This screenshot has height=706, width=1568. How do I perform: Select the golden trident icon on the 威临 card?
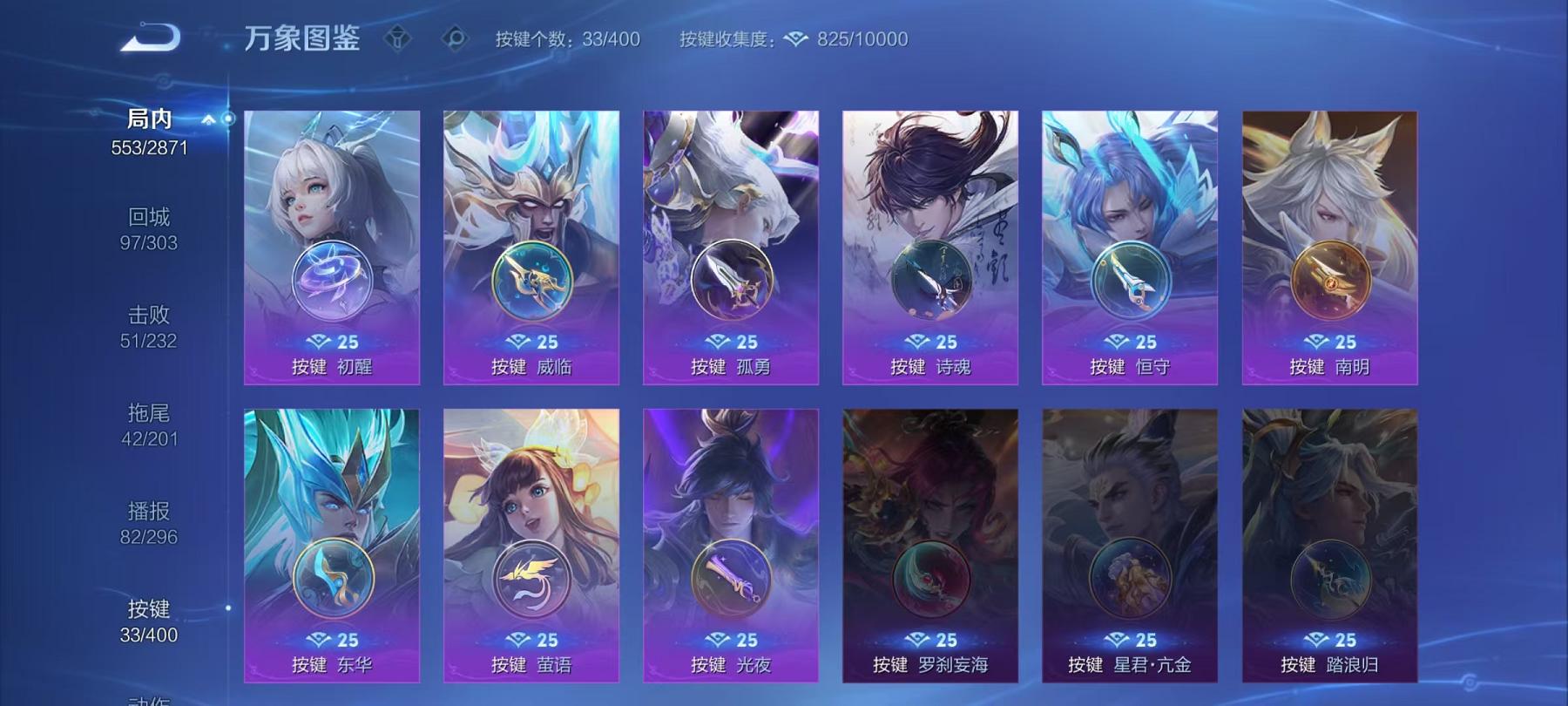[x=532, y=276]
